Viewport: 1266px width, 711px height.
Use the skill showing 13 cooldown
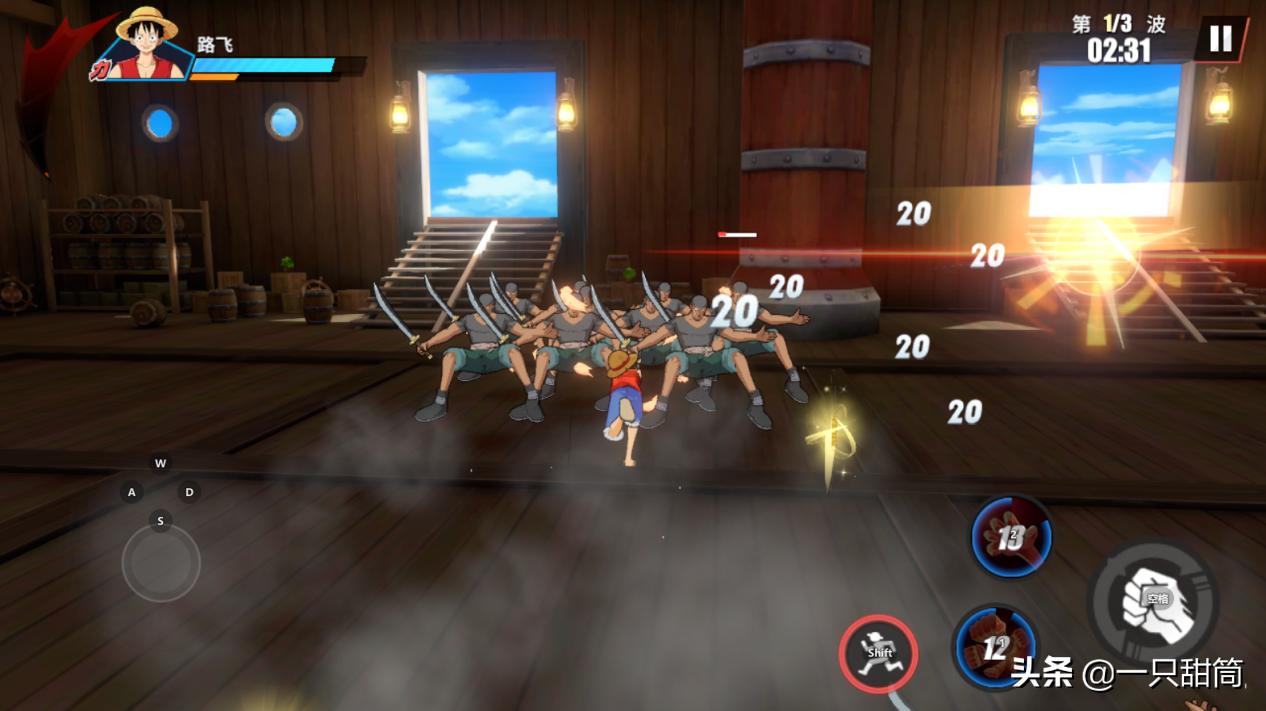1011,537
